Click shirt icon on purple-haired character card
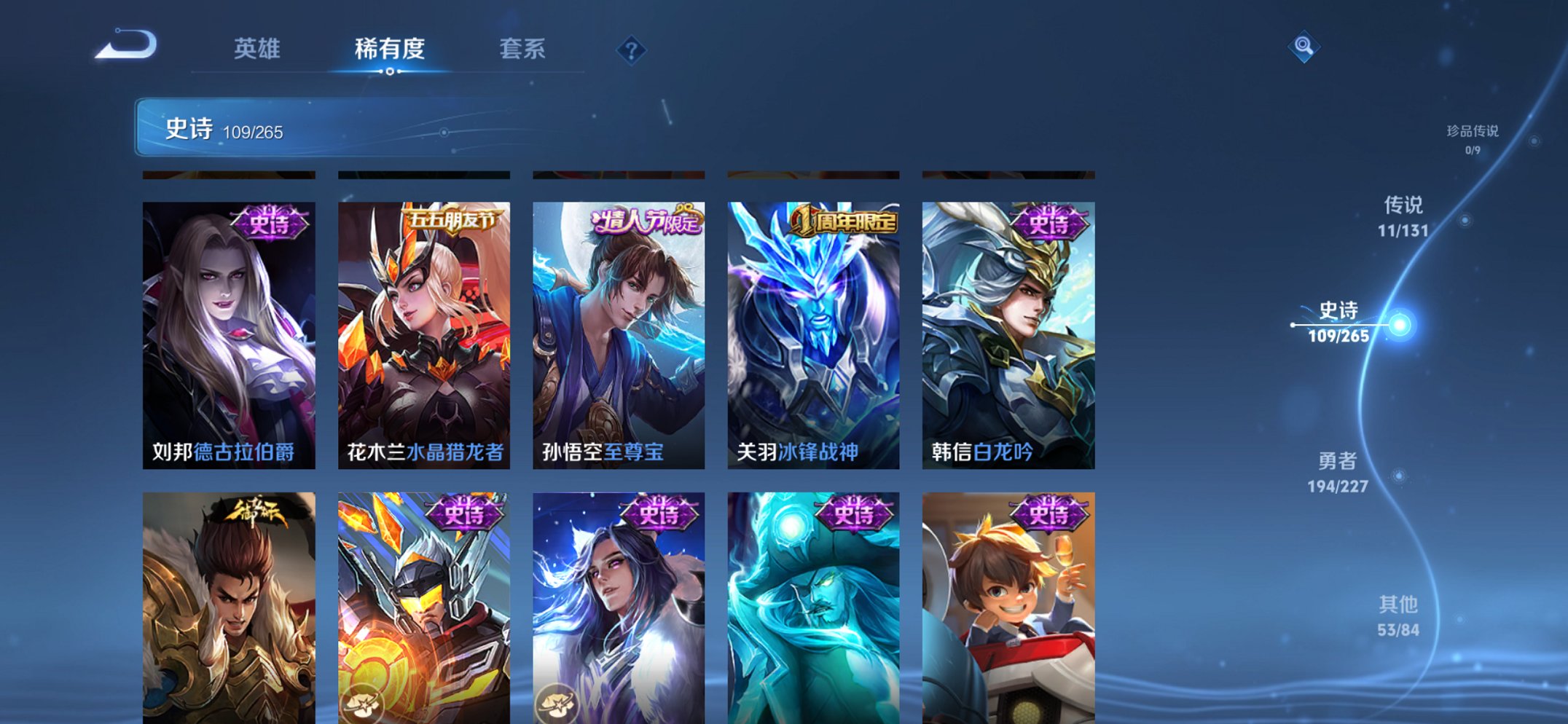Image resolution: width=1568 pixels, height=724 pixels. coord(558,704)
